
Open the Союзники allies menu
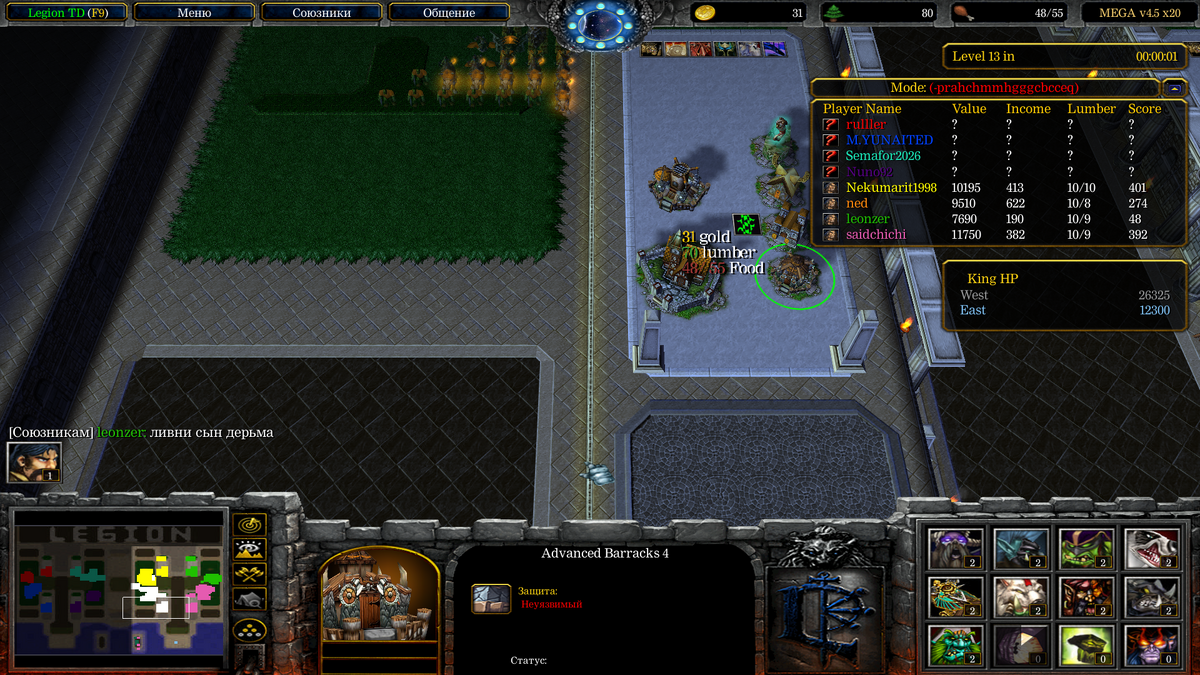tap(321, 13)
